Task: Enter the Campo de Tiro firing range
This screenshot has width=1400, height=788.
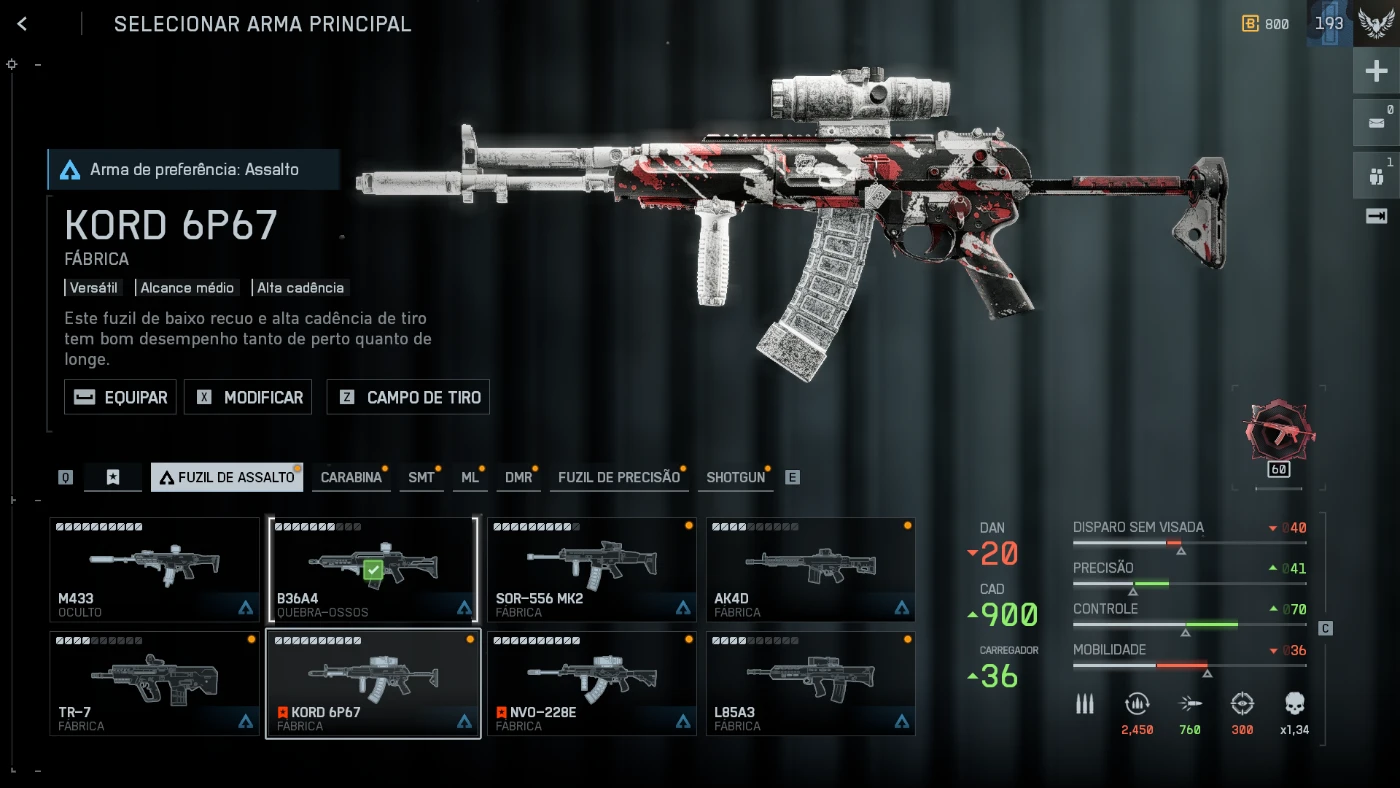Action: (409, 397)
